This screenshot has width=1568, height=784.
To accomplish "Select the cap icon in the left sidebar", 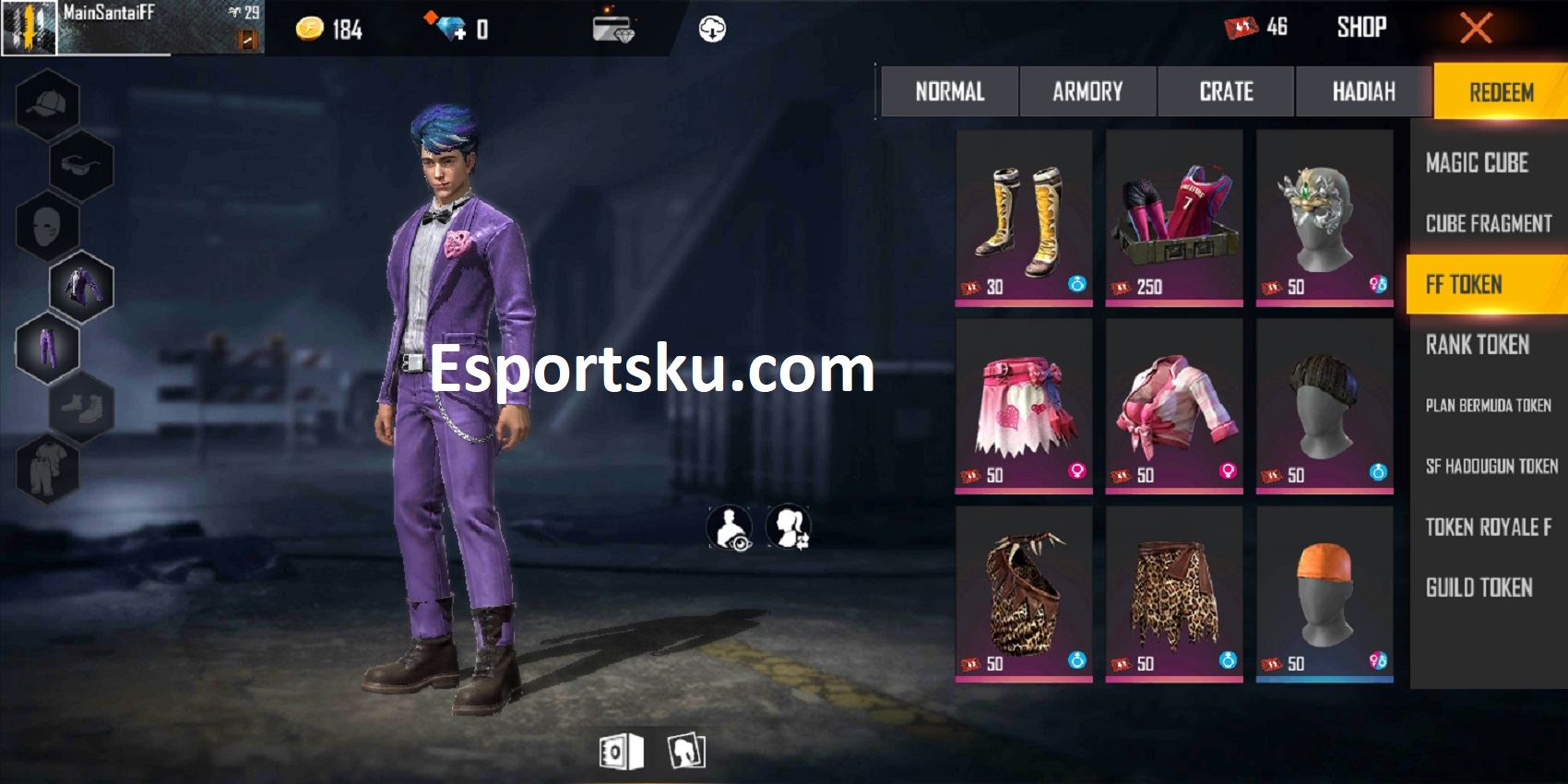I will pyautogui.click(x=46, y=102).
